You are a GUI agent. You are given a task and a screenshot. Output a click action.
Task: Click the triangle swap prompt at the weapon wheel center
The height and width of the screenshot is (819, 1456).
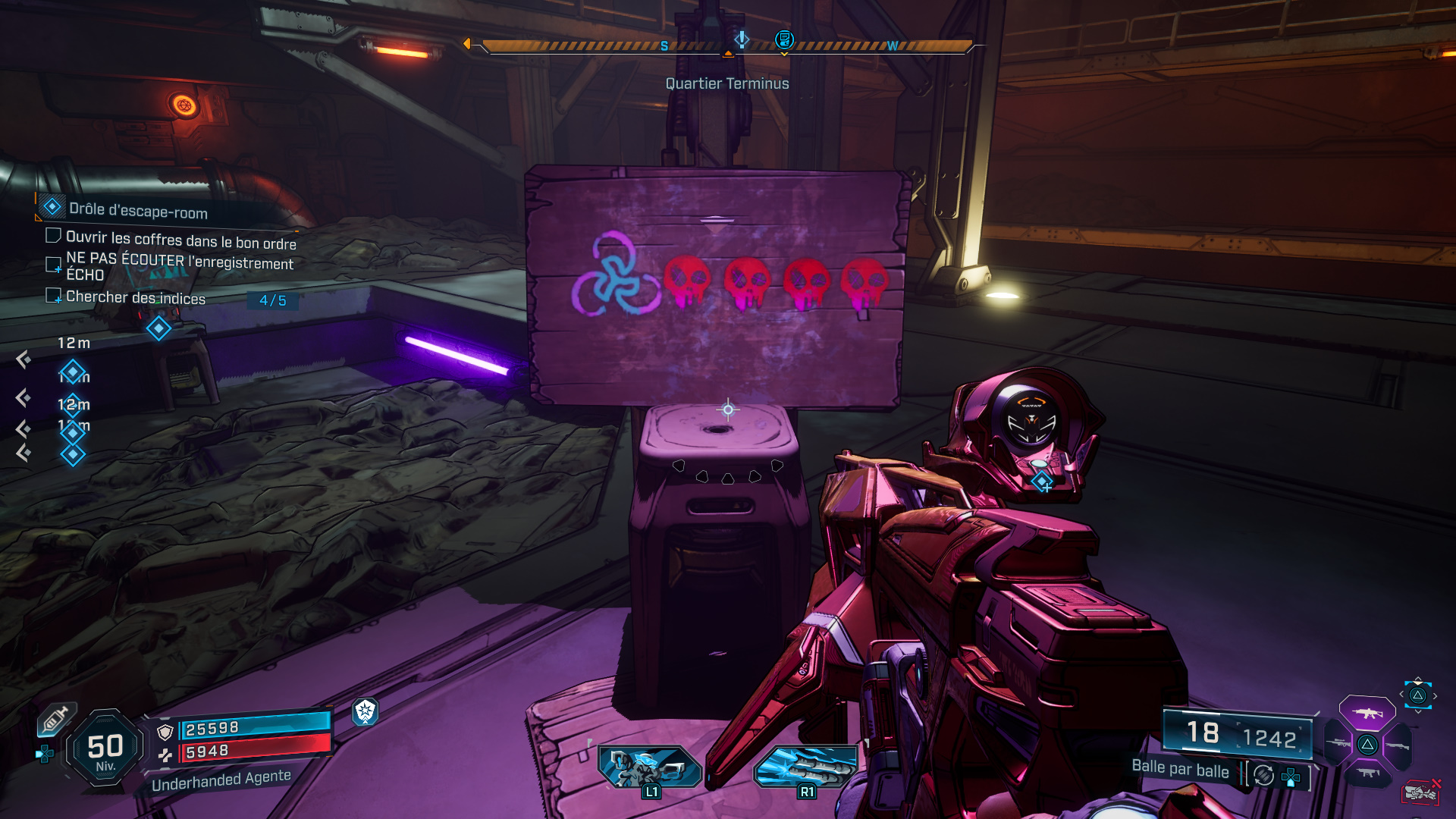click(1367, 745)
